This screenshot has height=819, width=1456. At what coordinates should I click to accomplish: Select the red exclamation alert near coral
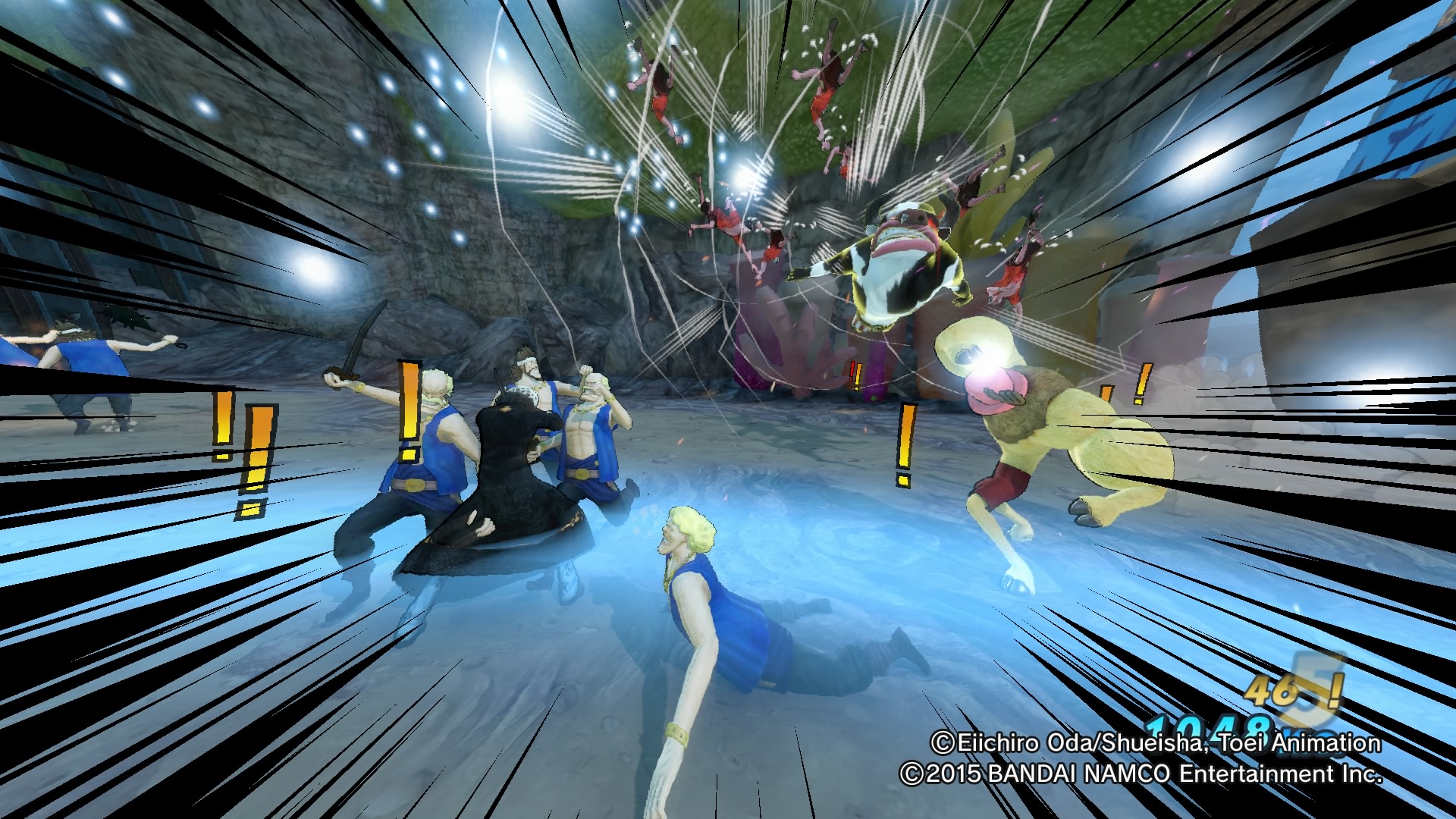pyautogui.click(x=852, y=372)
